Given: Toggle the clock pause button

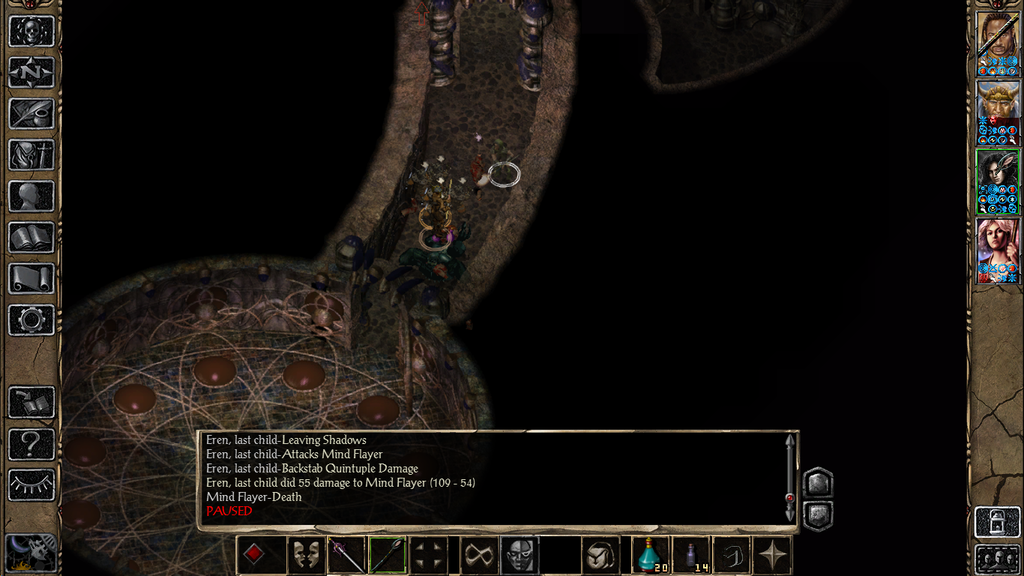Looking at the screenshot, I should tap(31, 553).
